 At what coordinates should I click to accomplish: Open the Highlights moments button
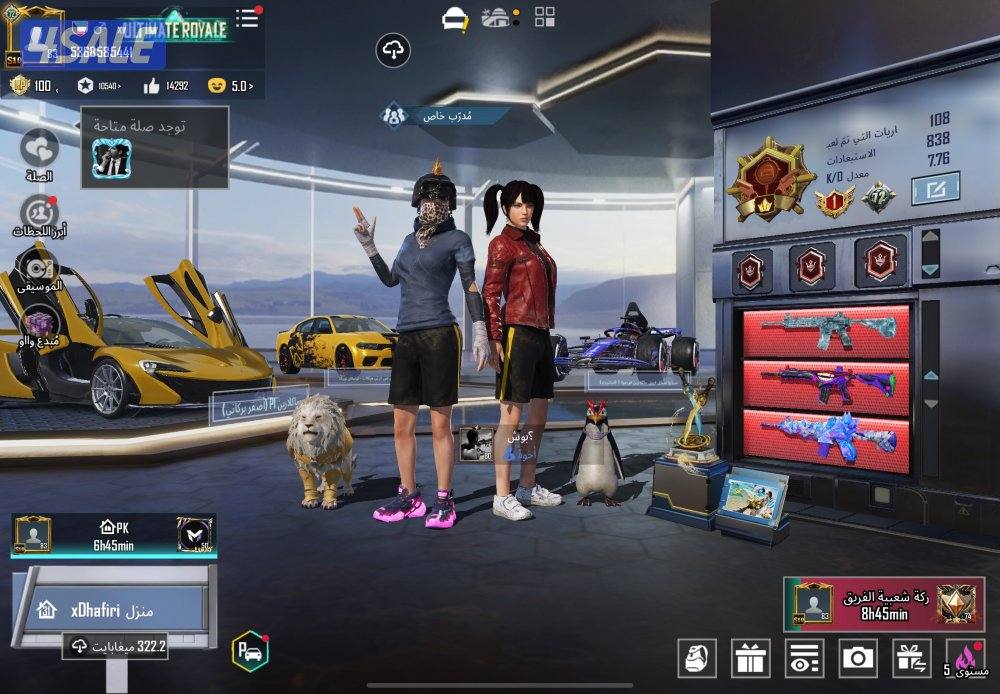pyautogui.click(x=39, y=211)
